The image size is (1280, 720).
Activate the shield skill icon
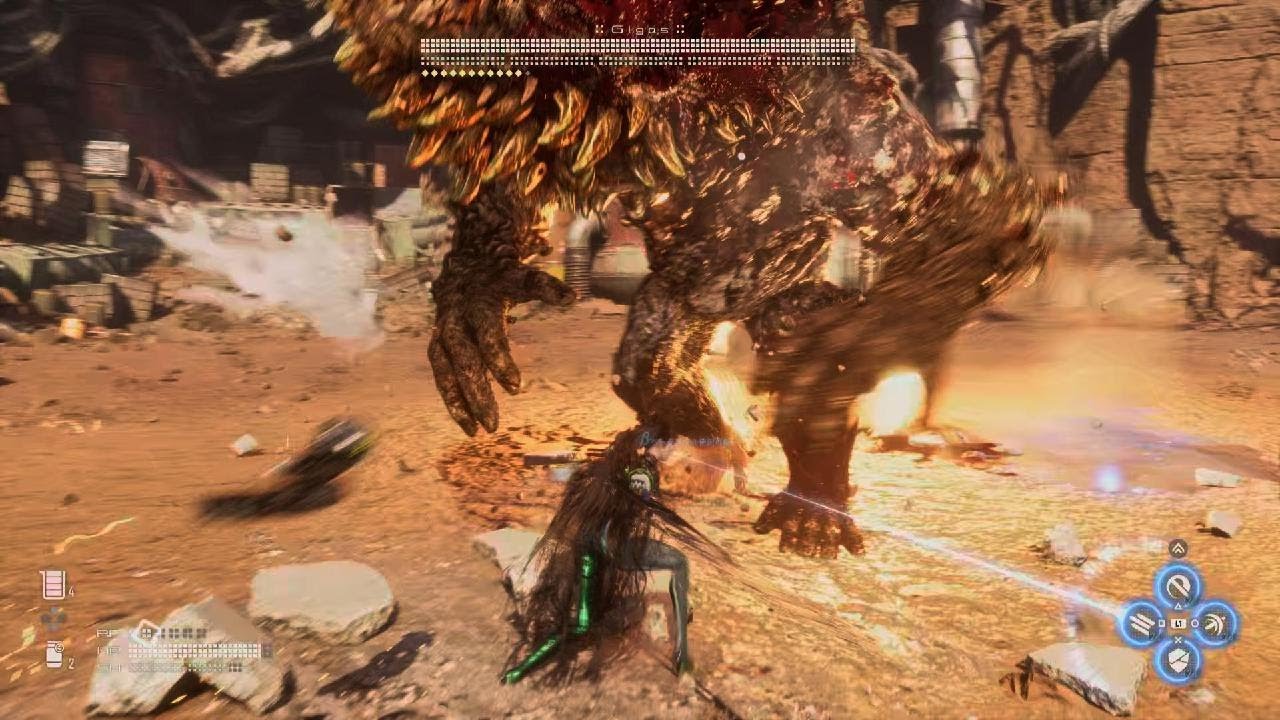(x=1178, y=659)
